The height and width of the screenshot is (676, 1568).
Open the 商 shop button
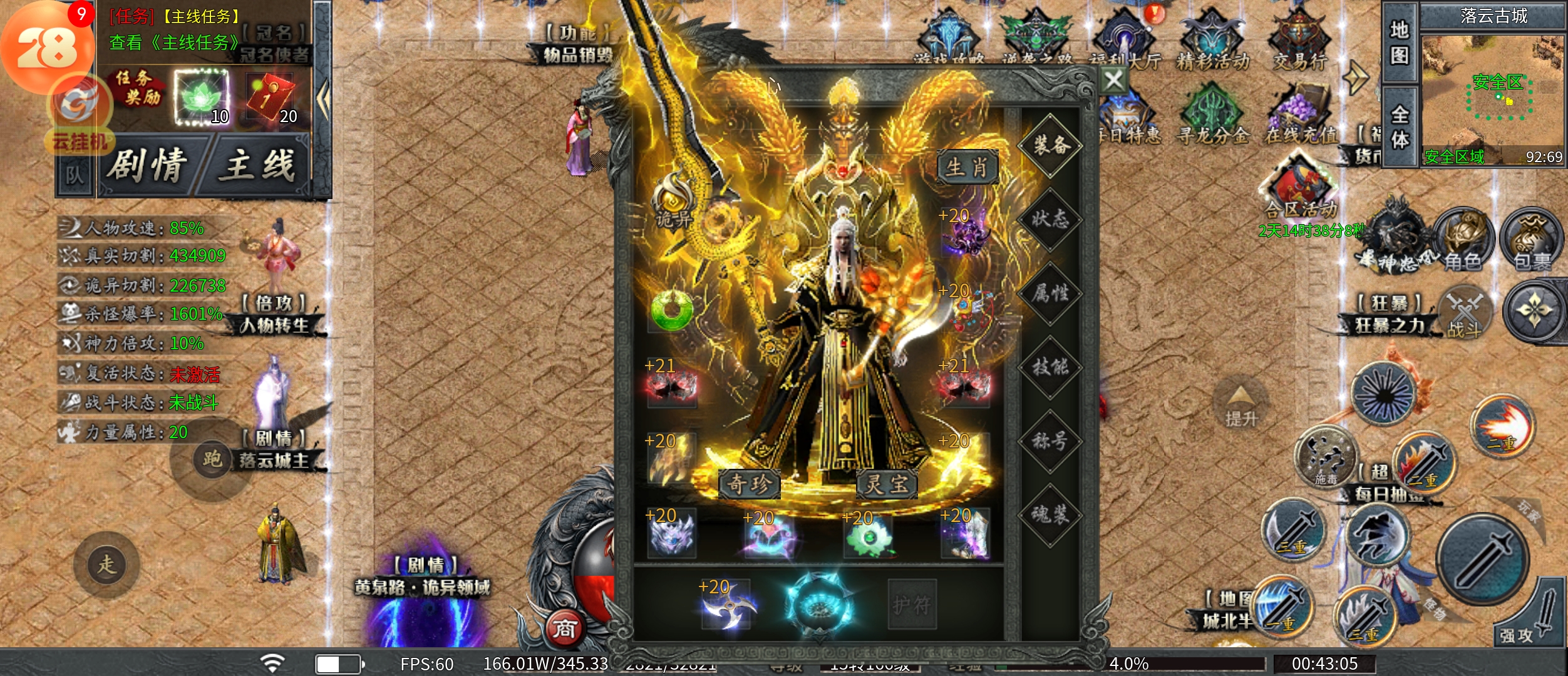point(564,628)
